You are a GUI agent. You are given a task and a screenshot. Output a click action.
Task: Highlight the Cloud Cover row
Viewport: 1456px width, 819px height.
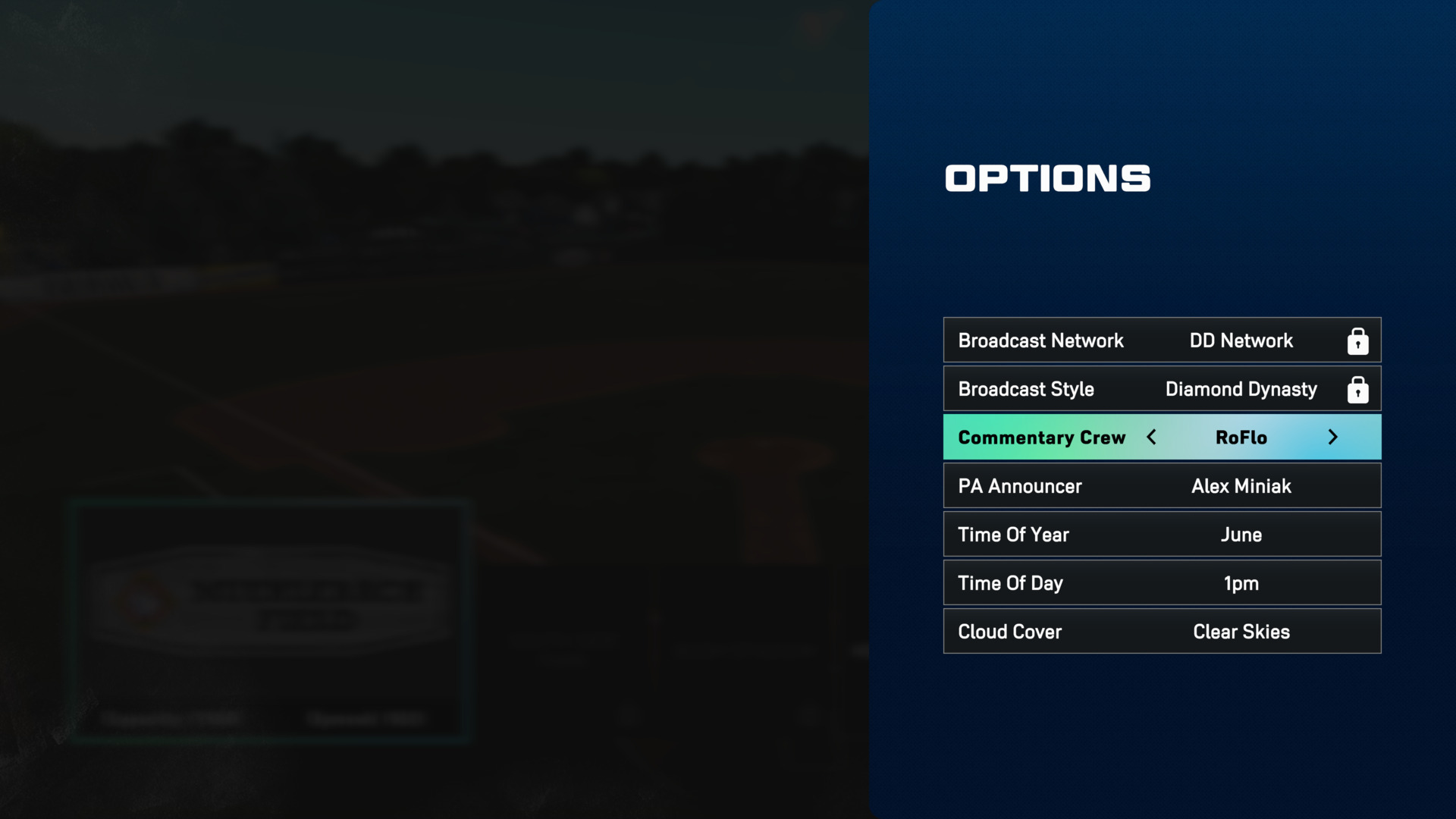[1162, 632]
